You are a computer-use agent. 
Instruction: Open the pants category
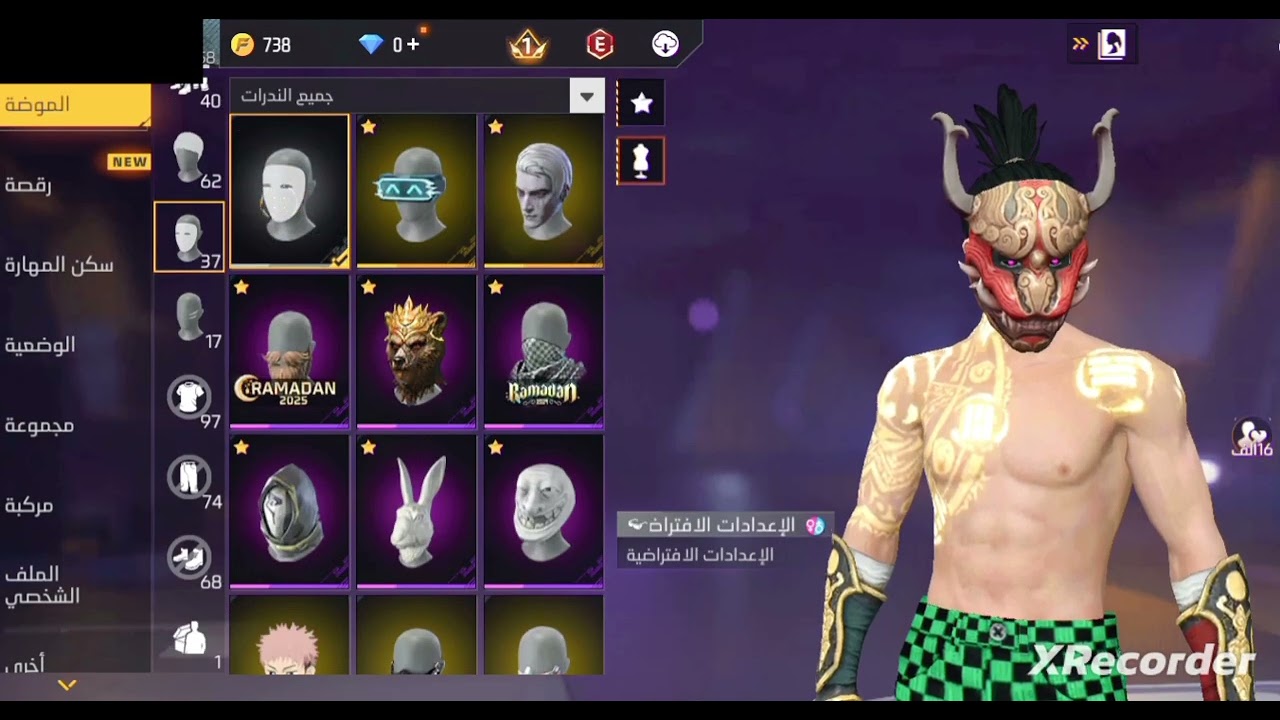click(189, 478)
